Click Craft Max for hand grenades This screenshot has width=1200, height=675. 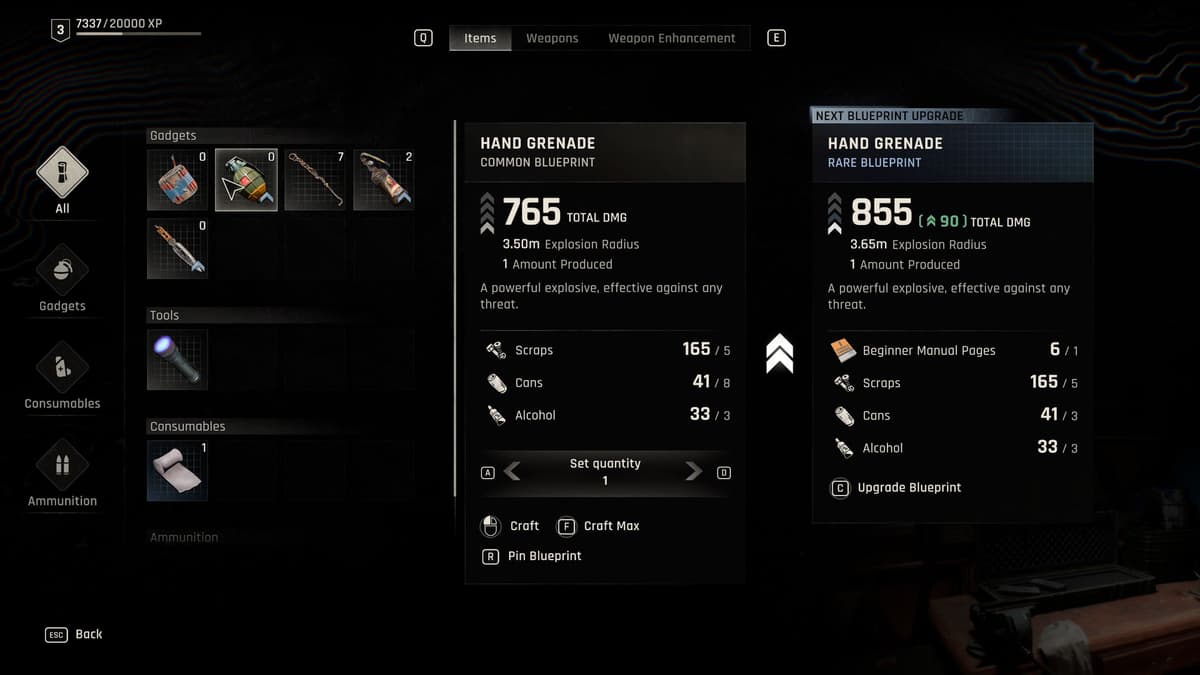point(598,526)
